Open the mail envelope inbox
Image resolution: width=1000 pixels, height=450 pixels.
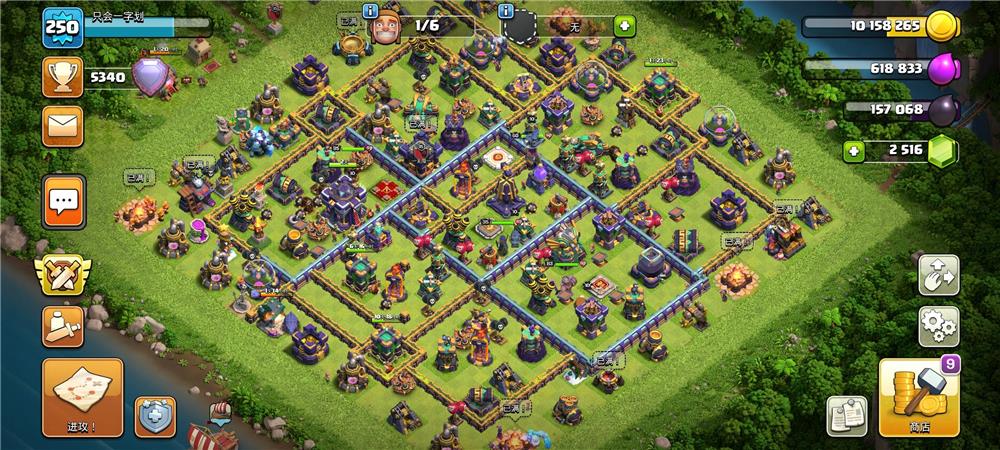click(62, 126)
